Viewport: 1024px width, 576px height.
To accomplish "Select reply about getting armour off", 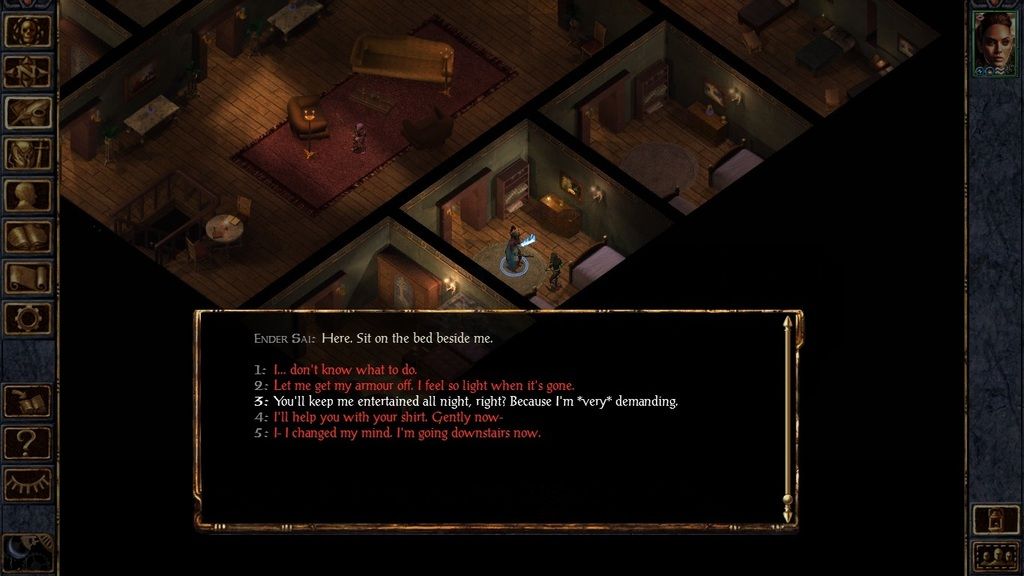I will coord(423,386).
